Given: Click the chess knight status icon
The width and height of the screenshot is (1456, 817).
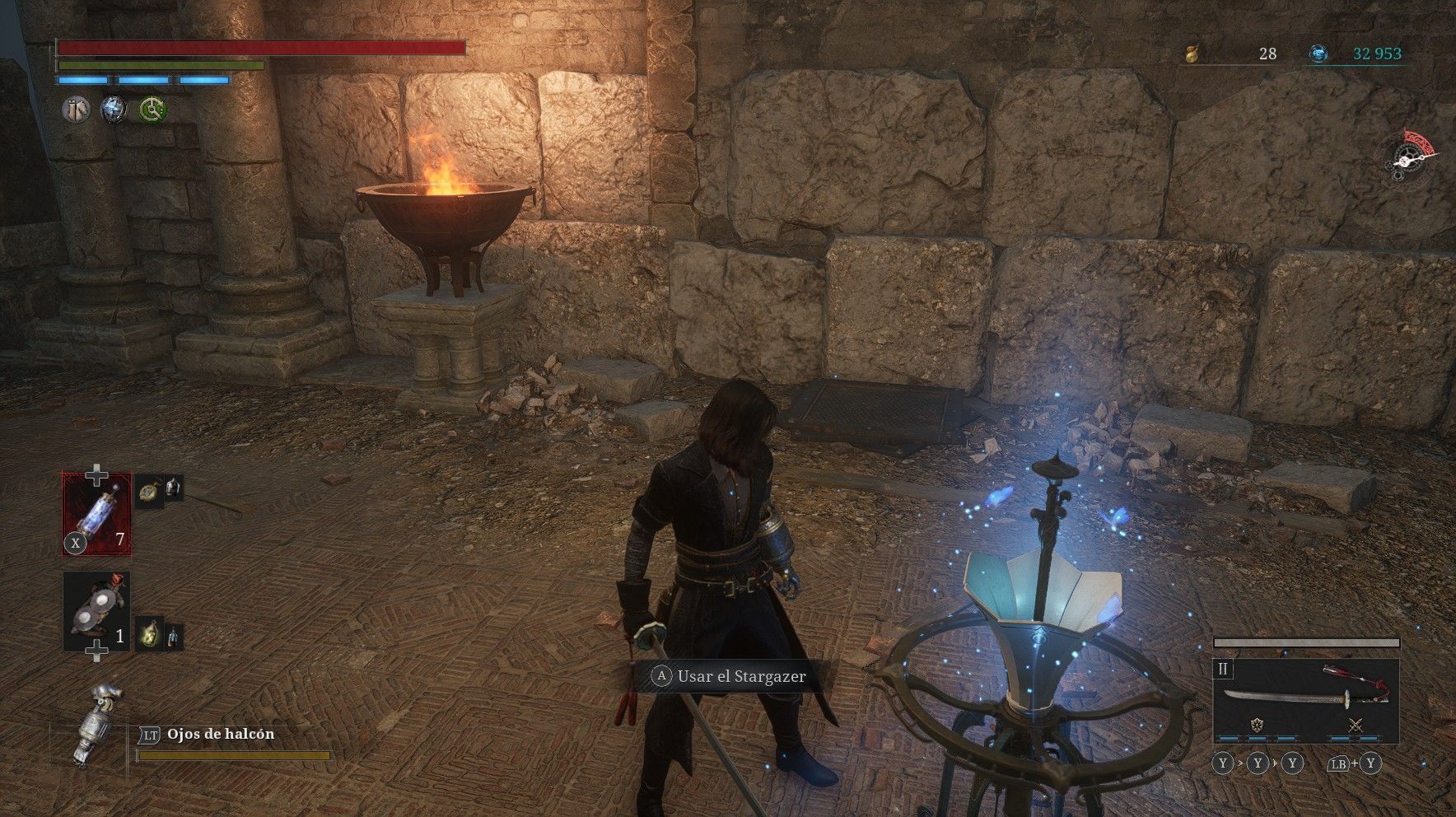Looking at the screenshot, I should [x=77, y=110].
